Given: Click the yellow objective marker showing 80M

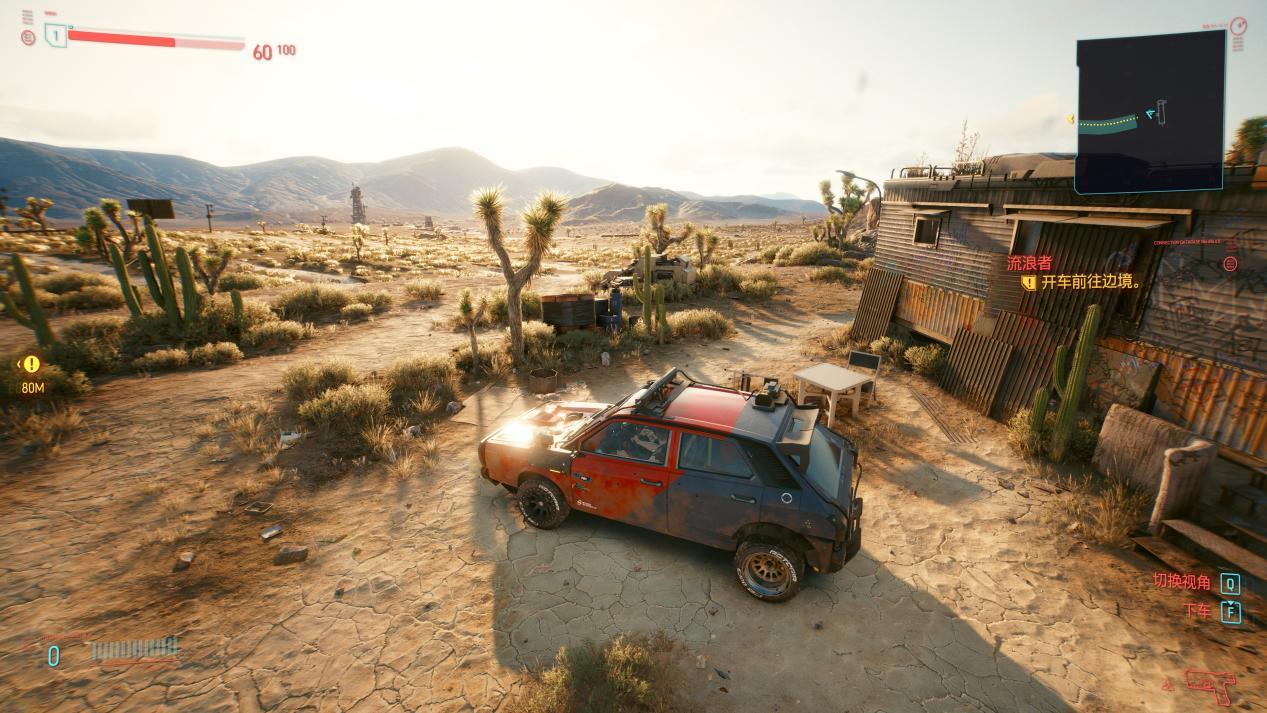Looking at the screenshot, I should (32, 364).
